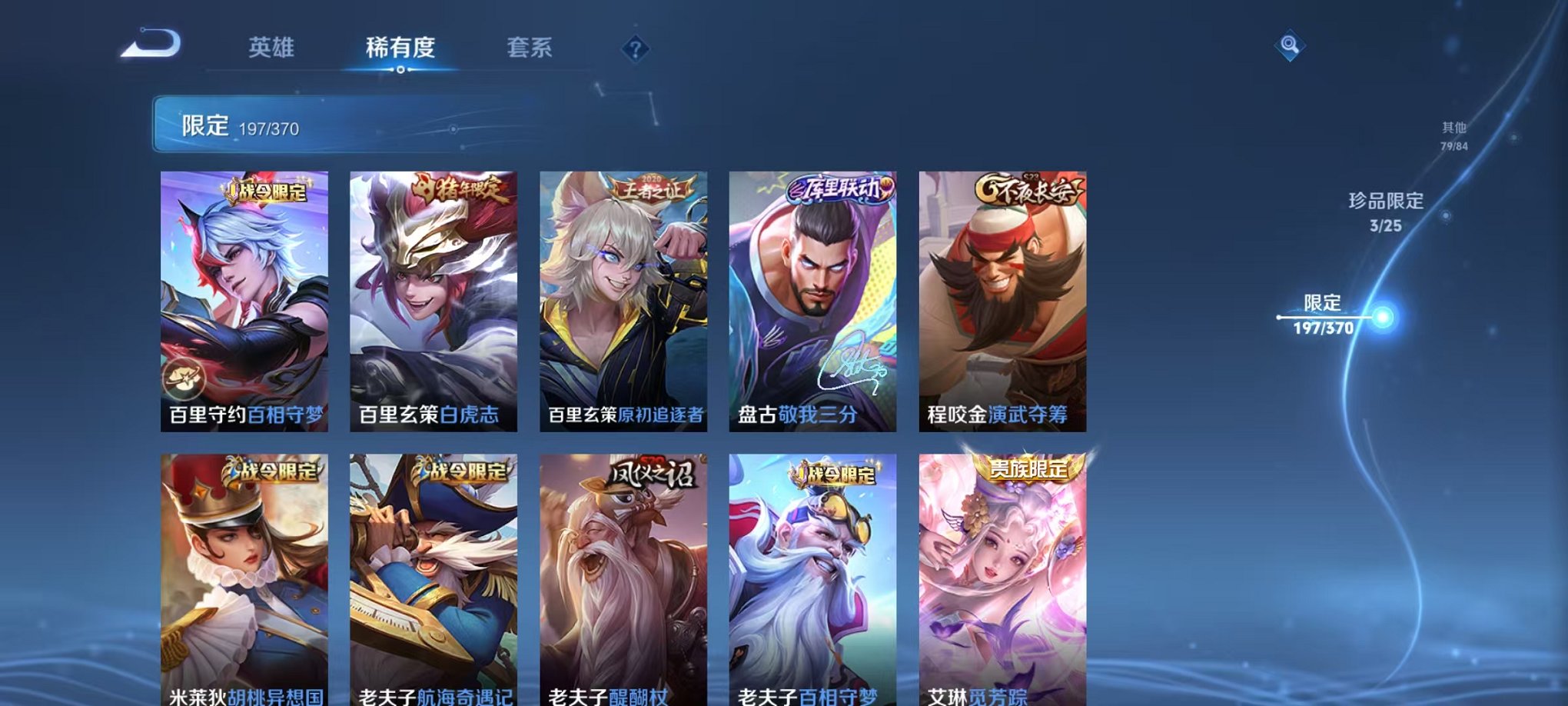Select the 盘古 敬我三分 skin thumbnail
This screenshot has width=1568, height=706.
[811, 300]
